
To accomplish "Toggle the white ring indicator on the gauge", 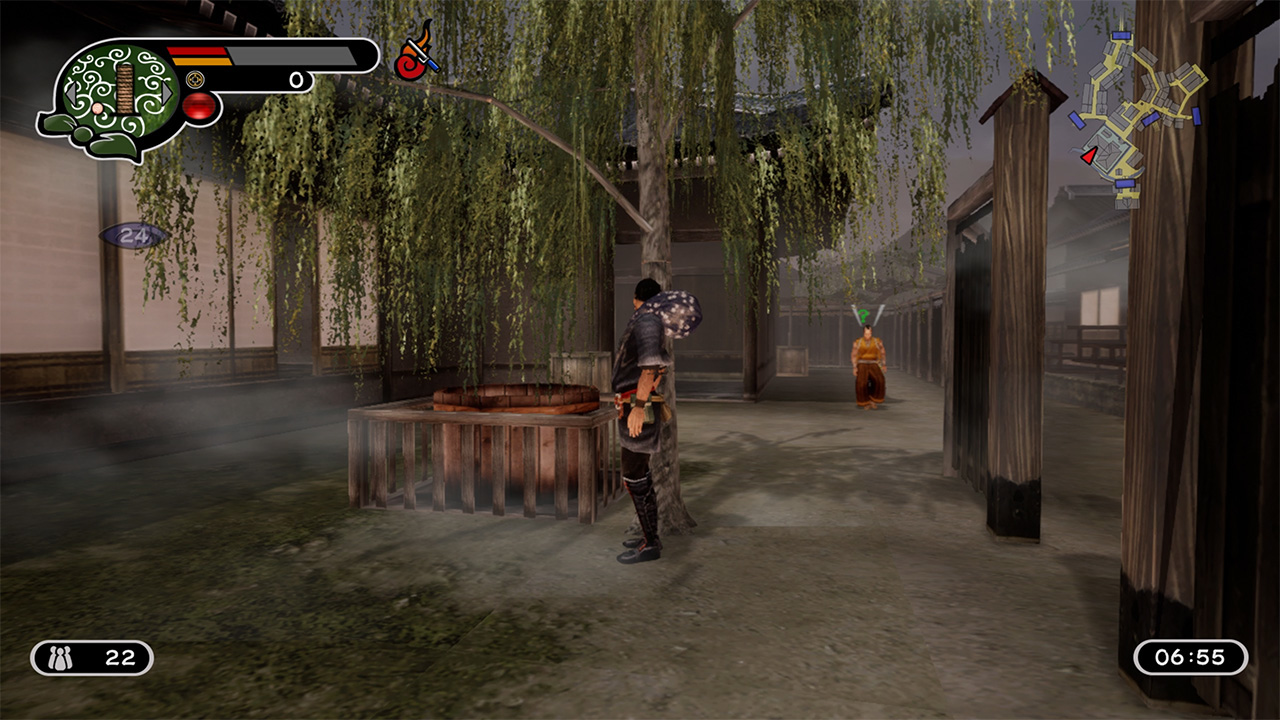I will [295, 81].
